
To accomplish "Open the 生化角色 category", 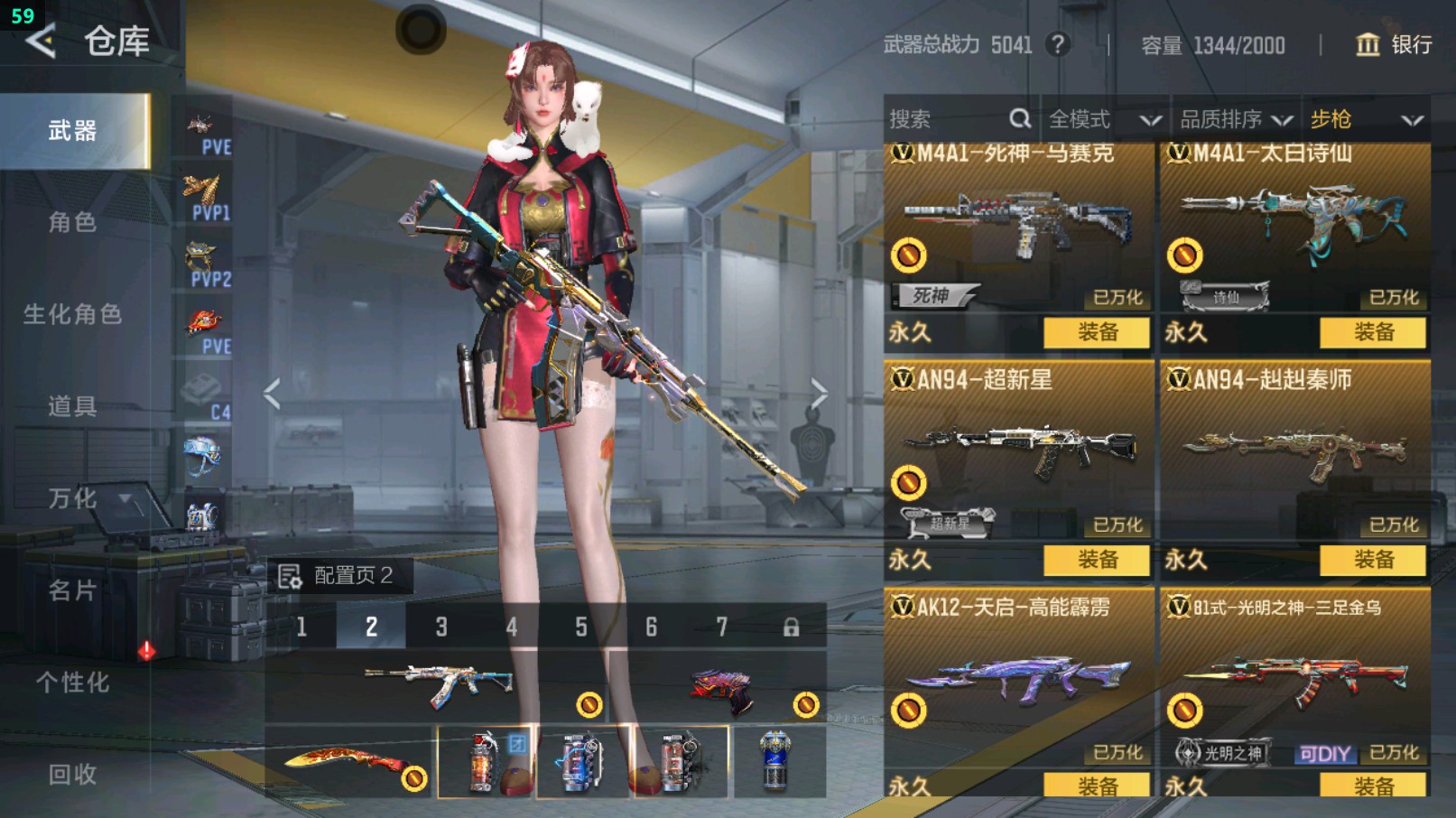I will point(72,314).
